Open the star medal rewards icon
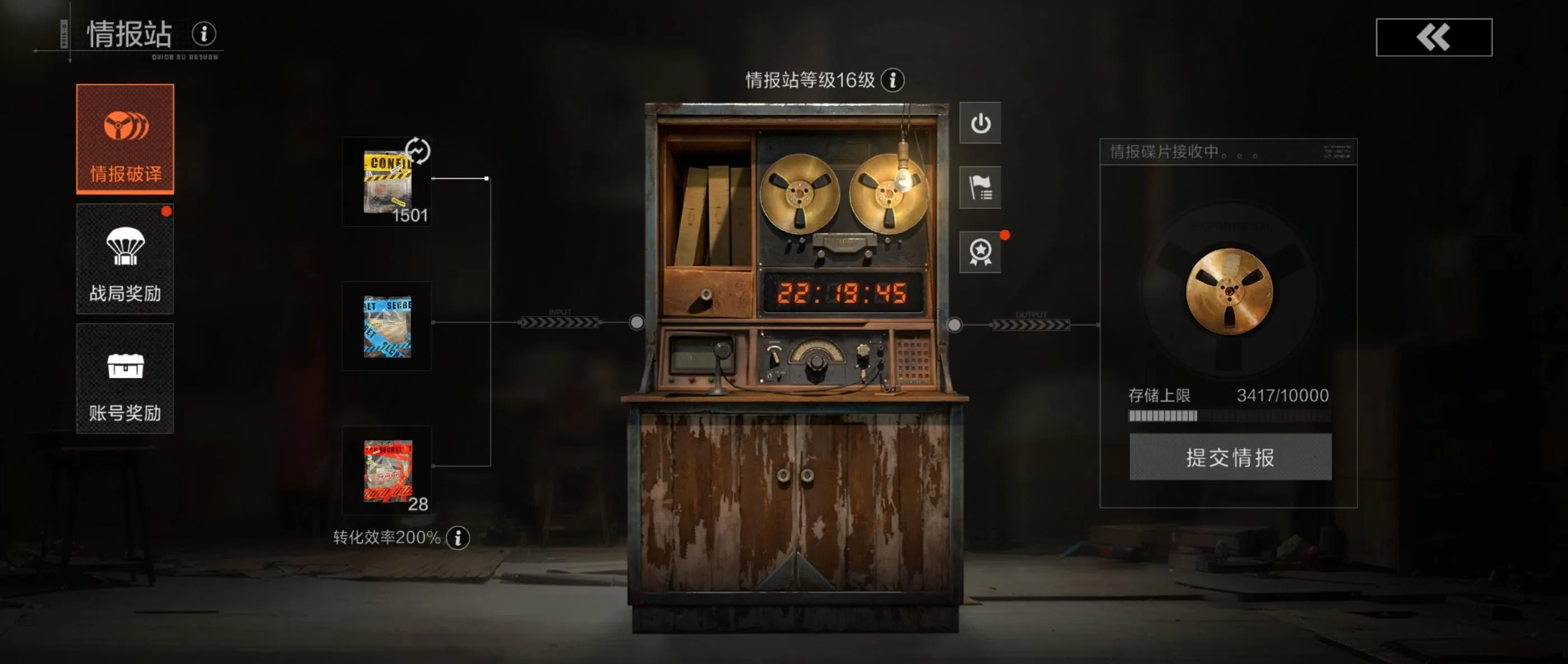The width and height of the screenshot is (1568, 664). click(980, 252)
